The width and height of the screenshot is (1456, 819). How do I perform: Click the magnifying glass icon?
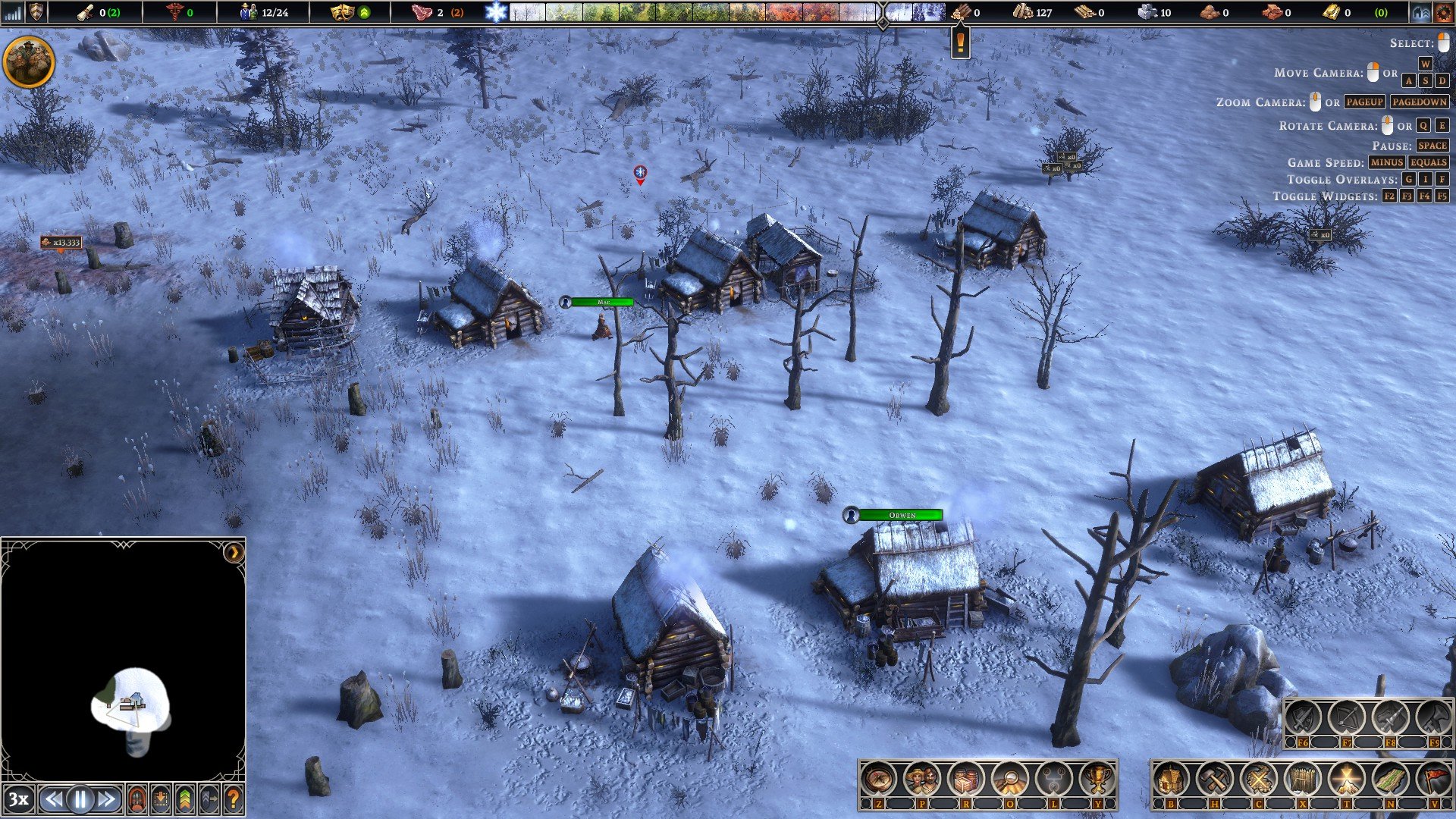pyautogui.click(x=1009, y=779)
